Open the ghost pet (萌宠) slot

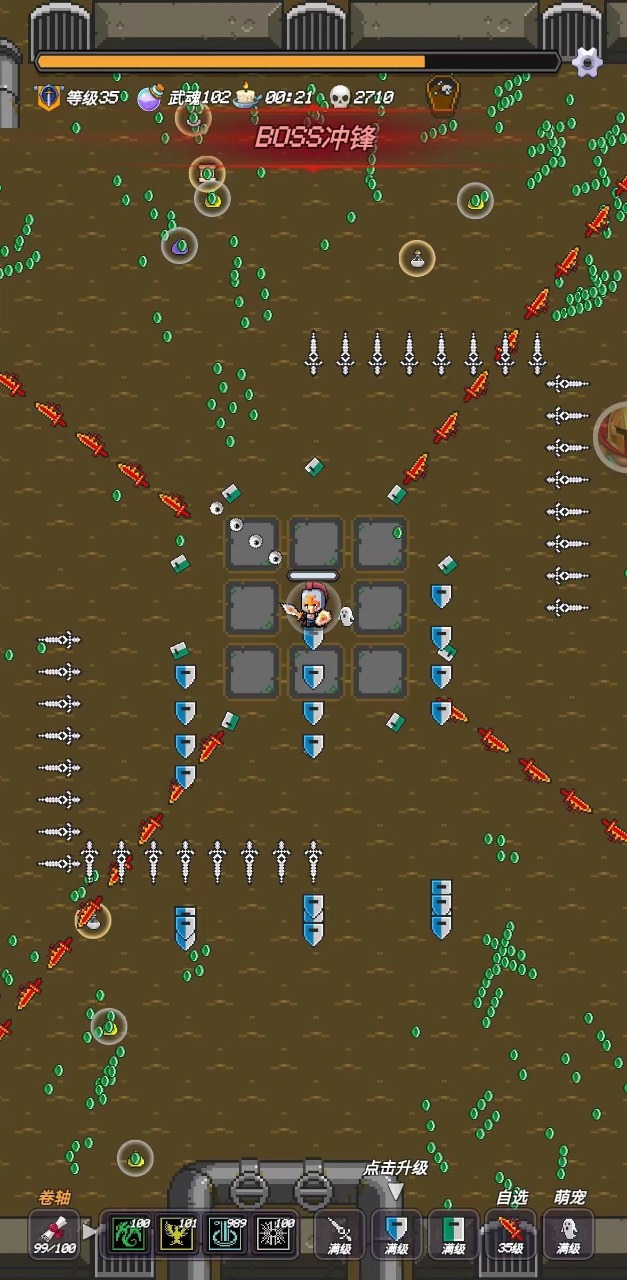pos(568,1233)
